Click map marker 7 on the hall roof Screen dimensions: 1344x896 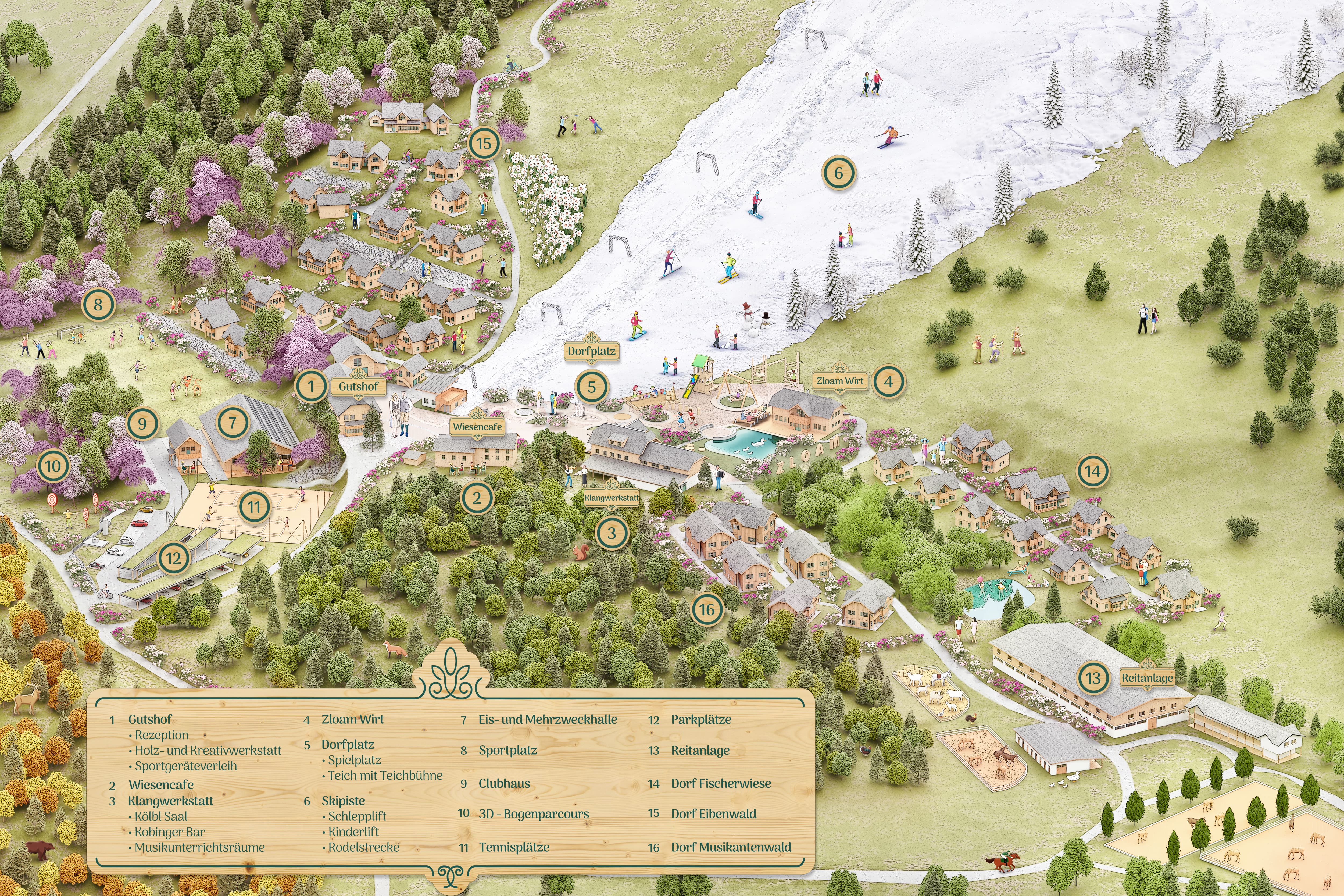coord(233,423)
